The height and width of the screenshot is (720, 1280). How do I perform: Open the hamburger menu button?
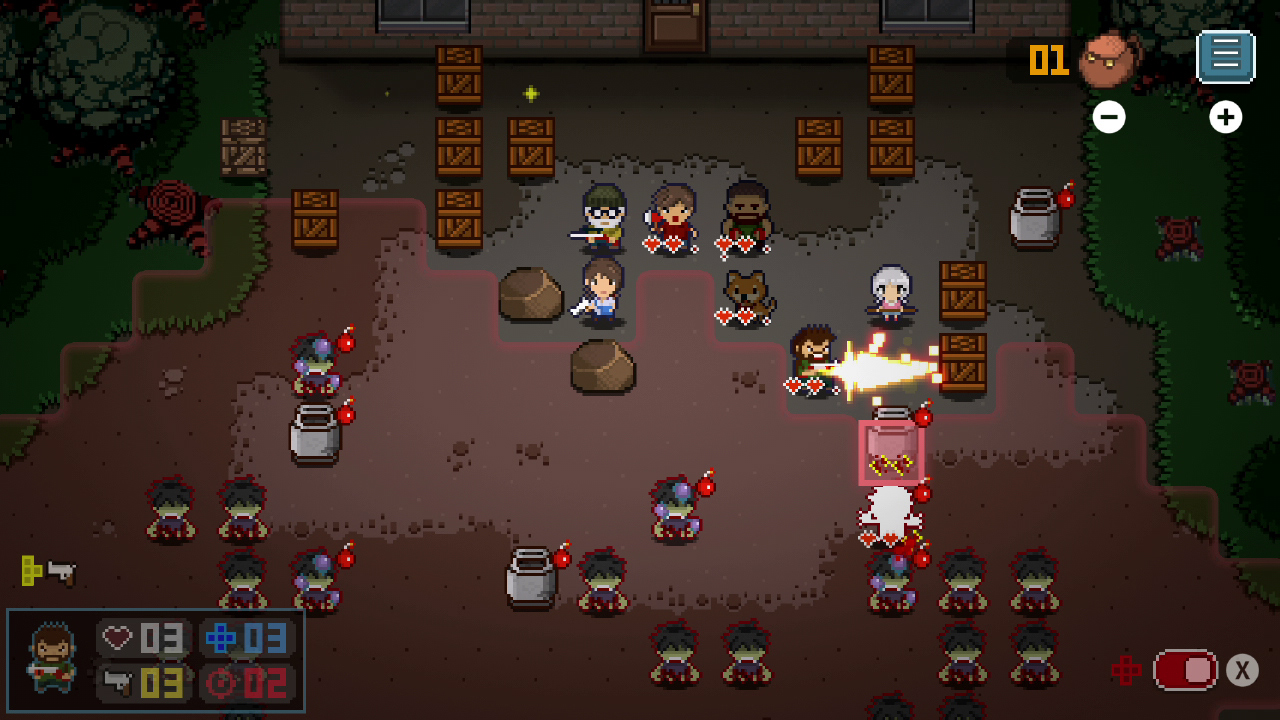1225,57
